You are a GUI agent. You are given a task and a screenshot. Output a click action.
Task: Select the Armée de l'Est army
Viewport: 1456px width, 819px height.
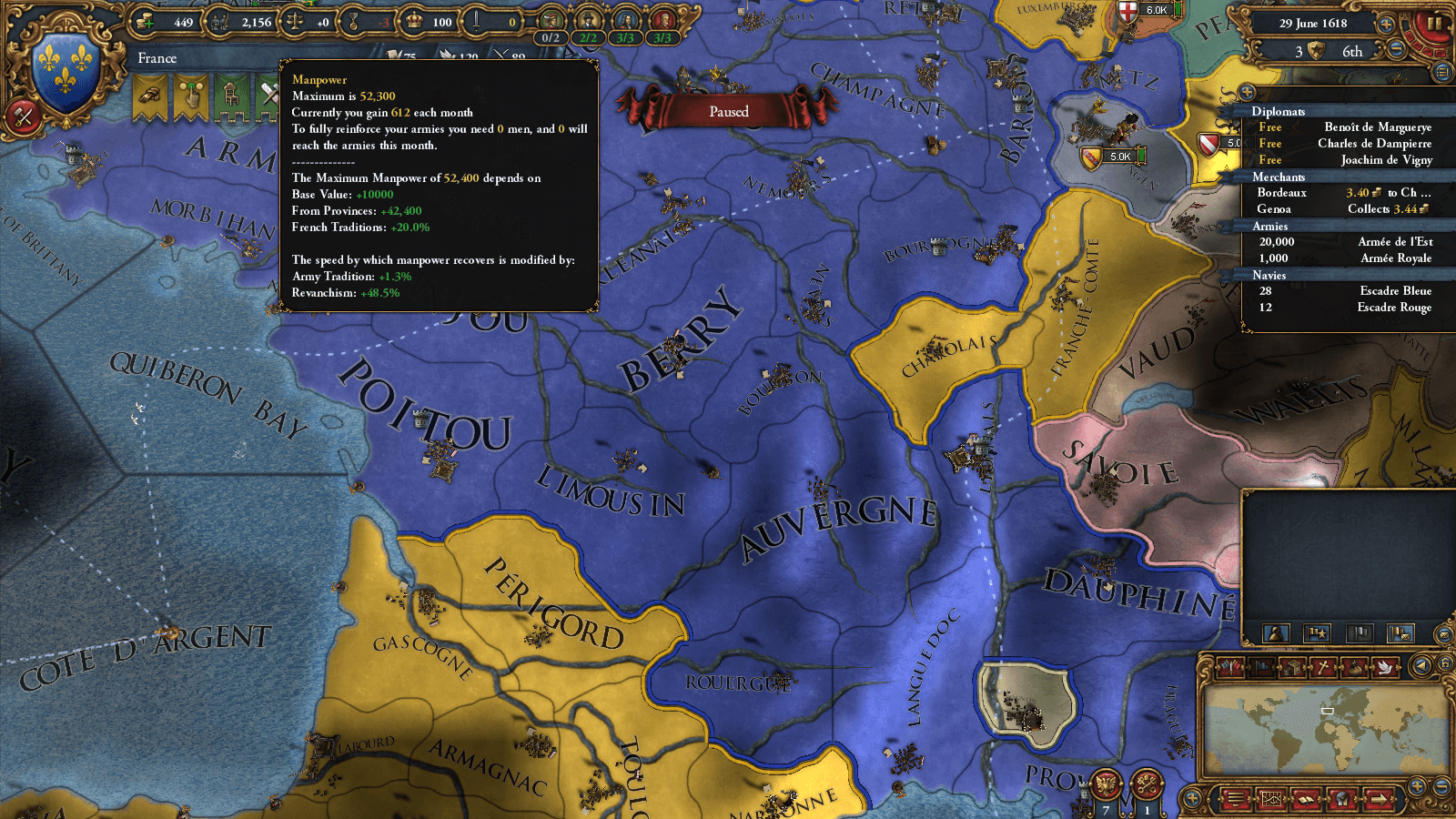1345,242
